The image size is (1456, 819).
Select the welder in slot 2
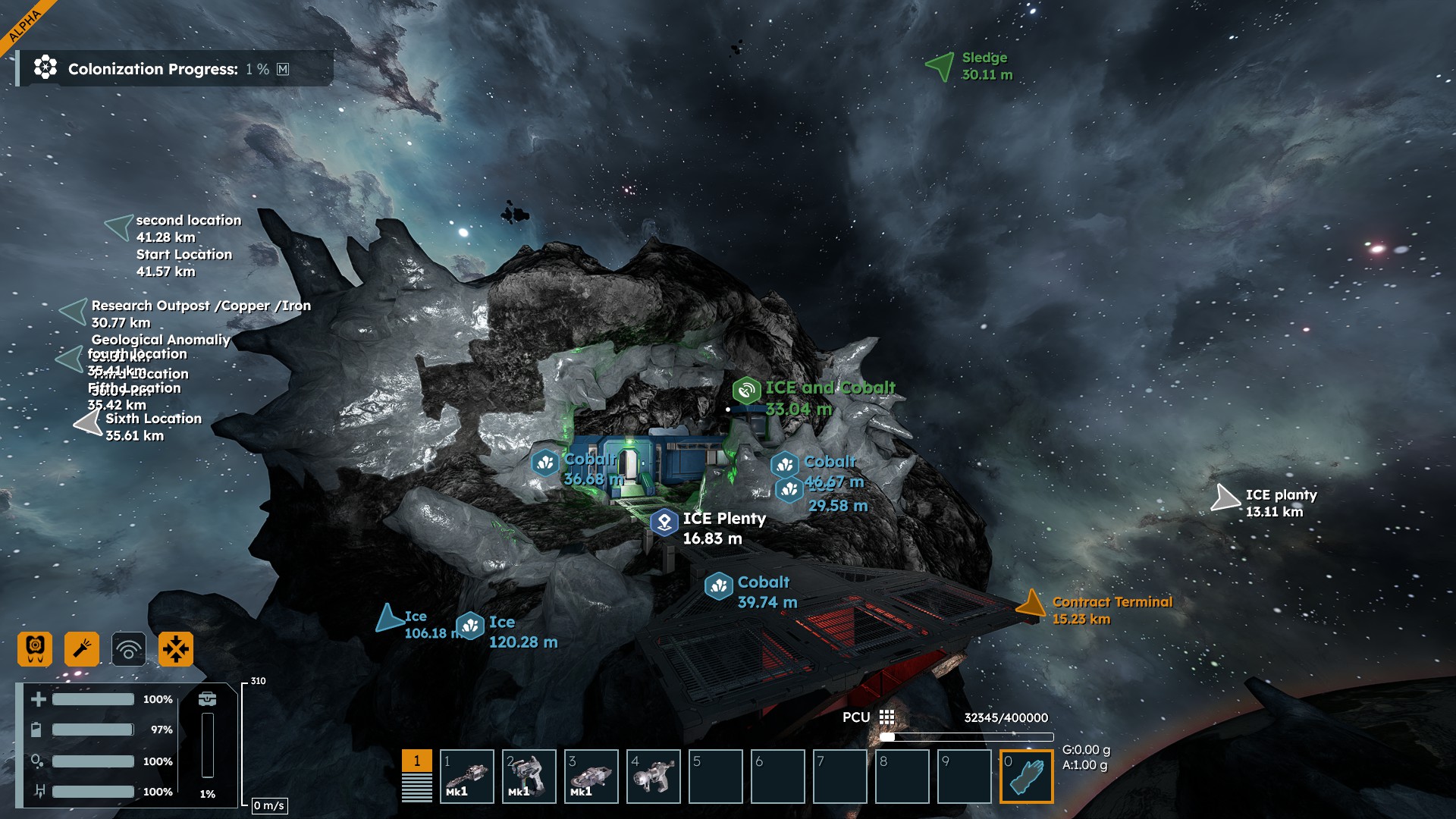click(x=529, y=777)
